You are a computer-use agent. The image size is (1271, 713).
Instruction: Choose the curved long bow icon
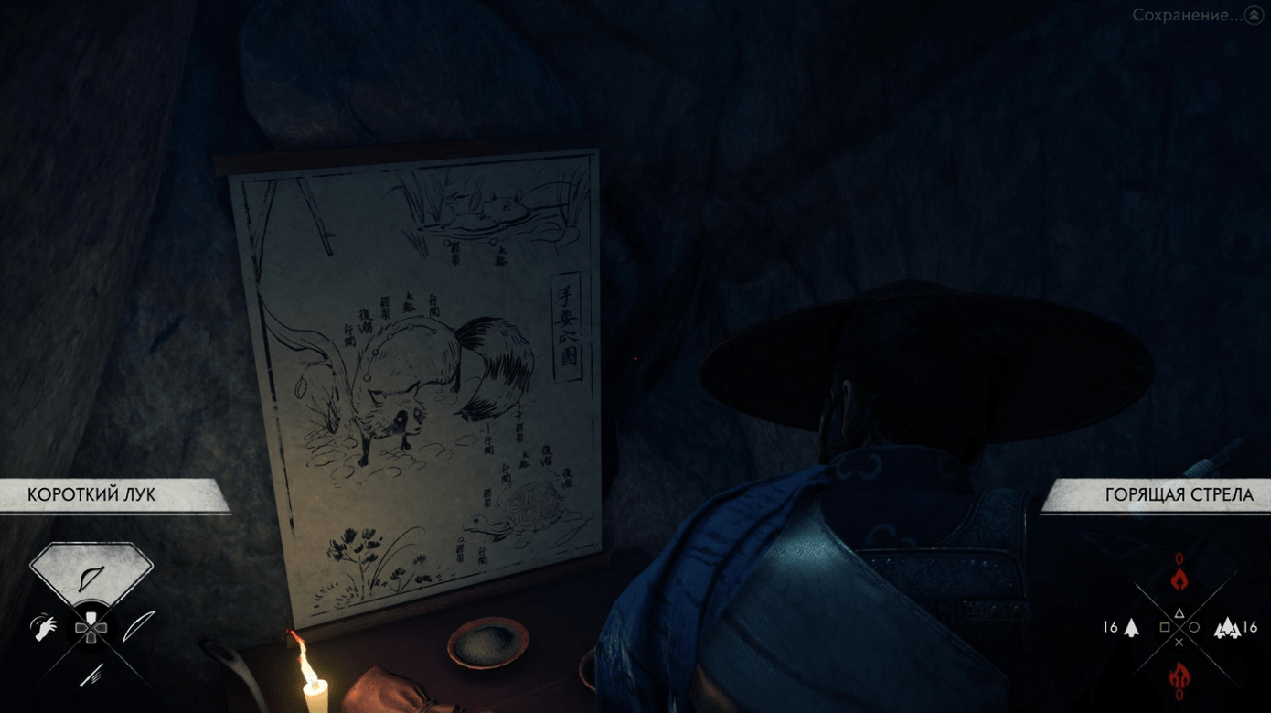[137, 627]
